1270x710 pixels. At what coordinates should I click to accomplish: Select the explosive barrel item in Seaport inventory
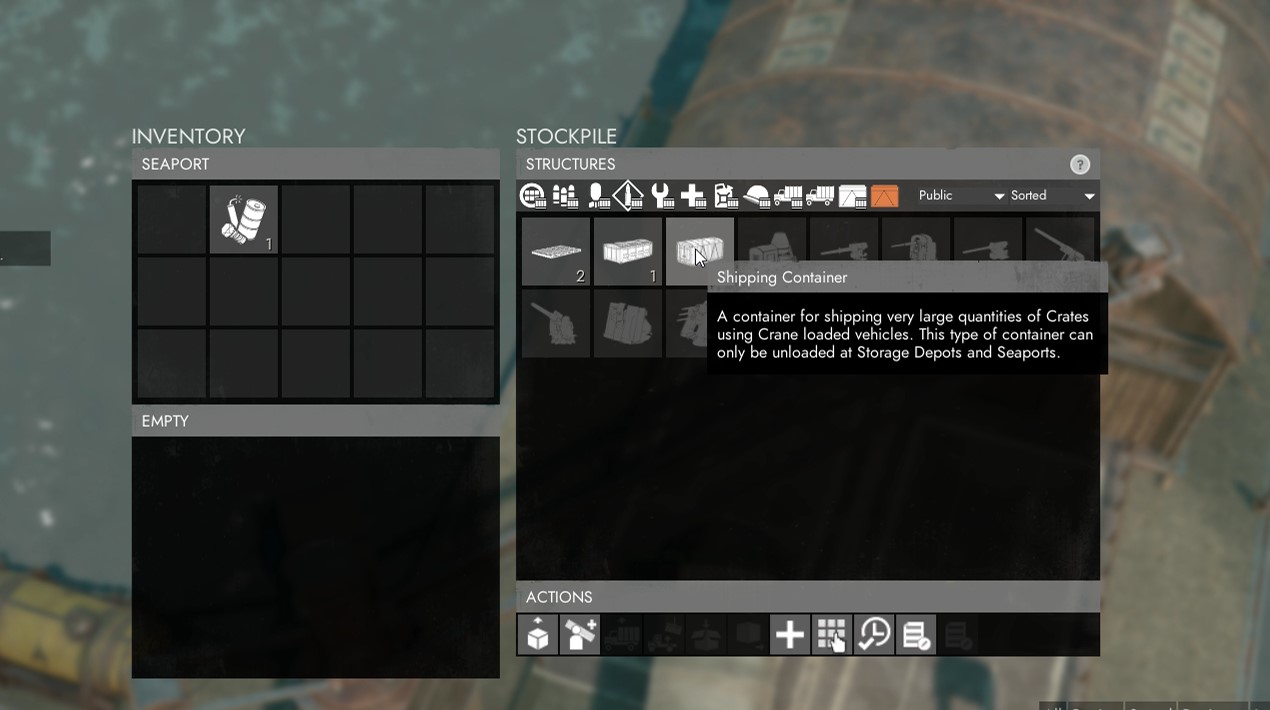point(244,220)
